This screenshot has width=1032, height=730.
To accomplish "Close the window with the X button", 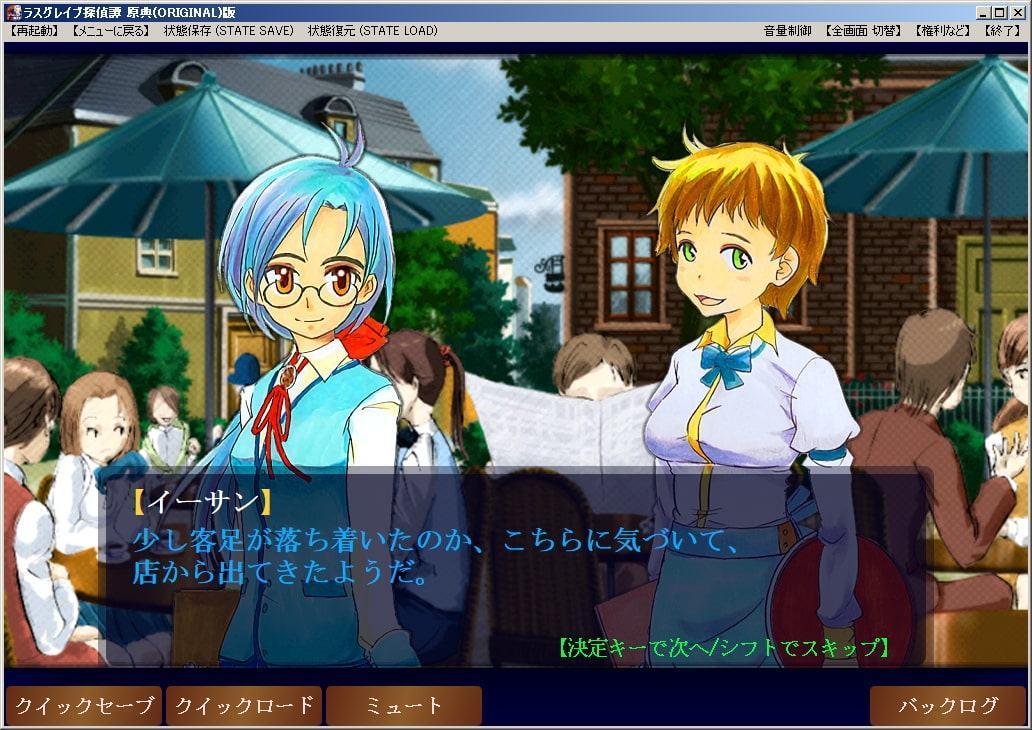I will tap(1017, 12).
